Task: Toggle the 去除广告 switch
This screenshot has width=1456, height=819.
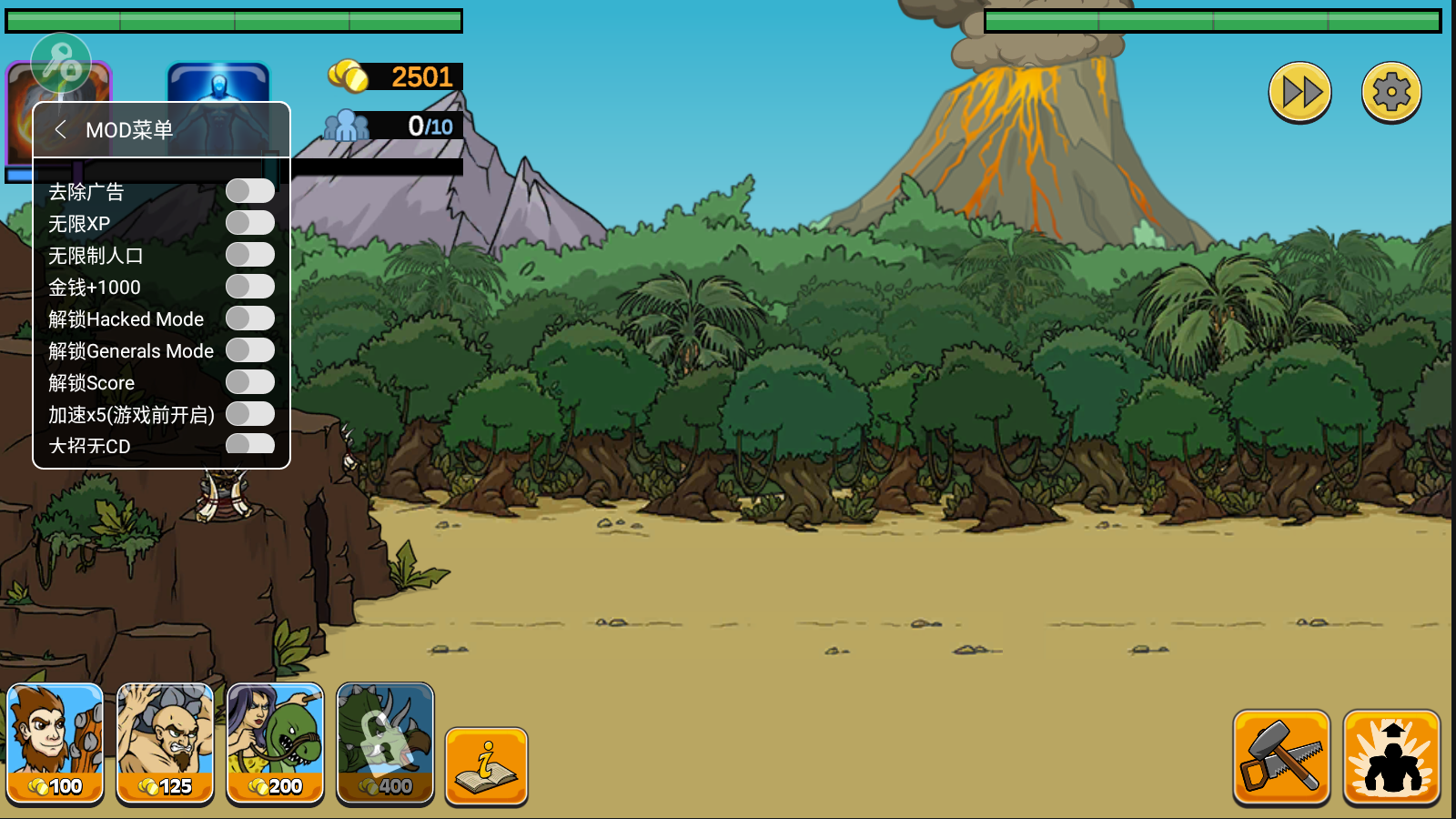Action: click(250, 191)
